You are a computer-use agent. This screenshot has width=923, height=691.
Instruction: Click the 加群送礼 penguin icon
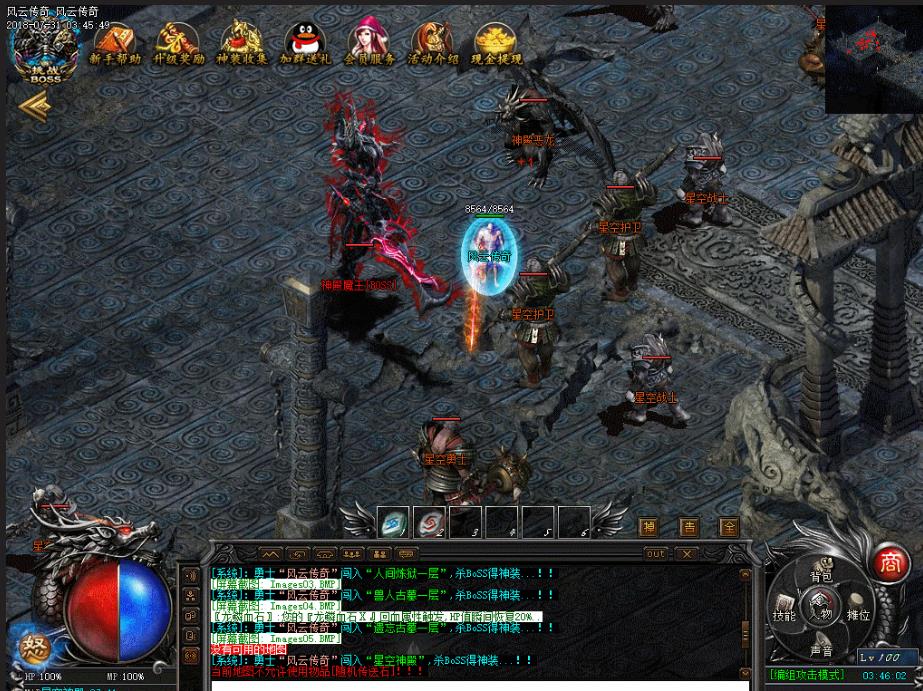pos(305,44)
